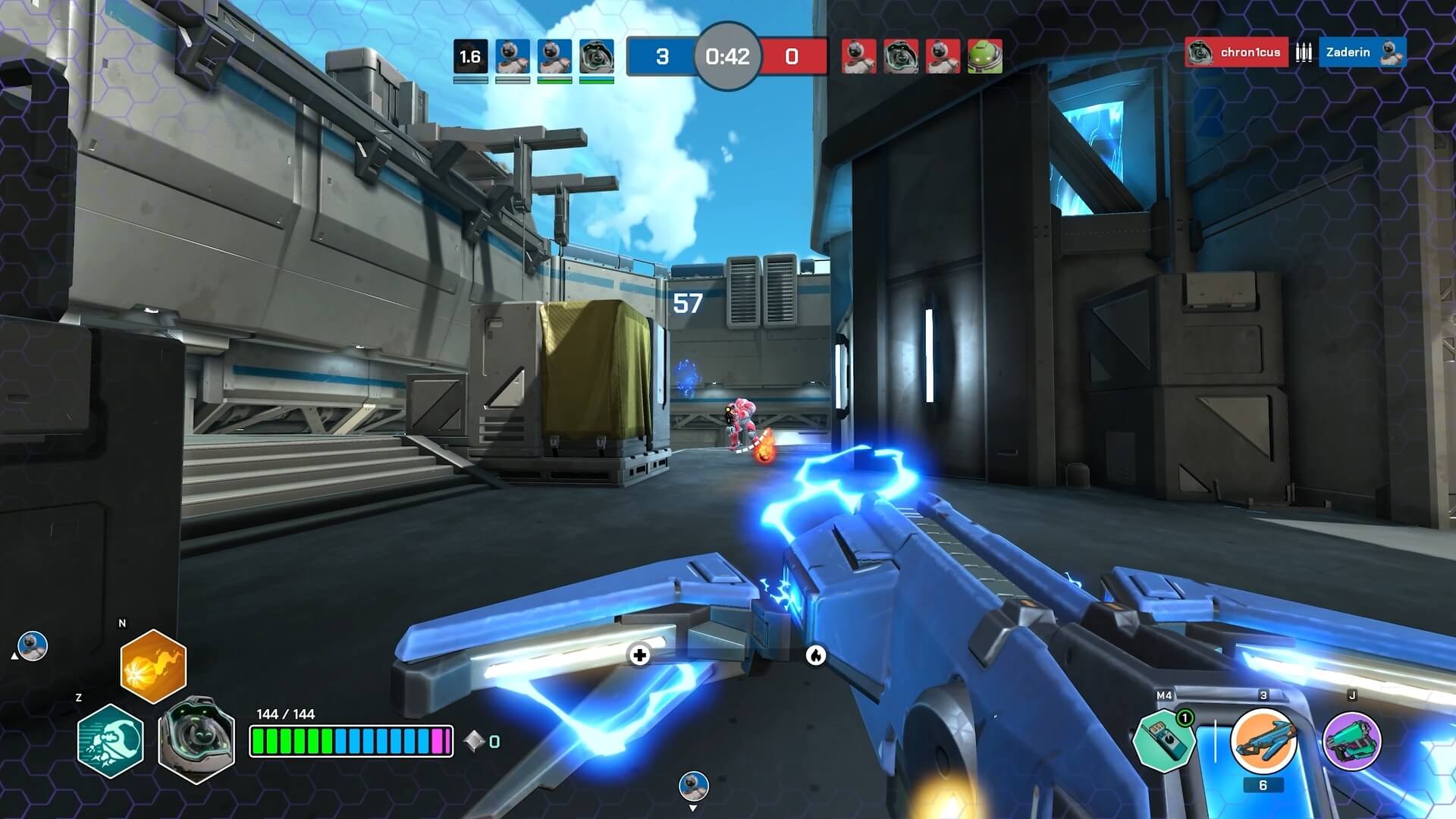Click the robot character portrait beside health bar
This screenshot has width=1456, height=819.
[196, 739]
